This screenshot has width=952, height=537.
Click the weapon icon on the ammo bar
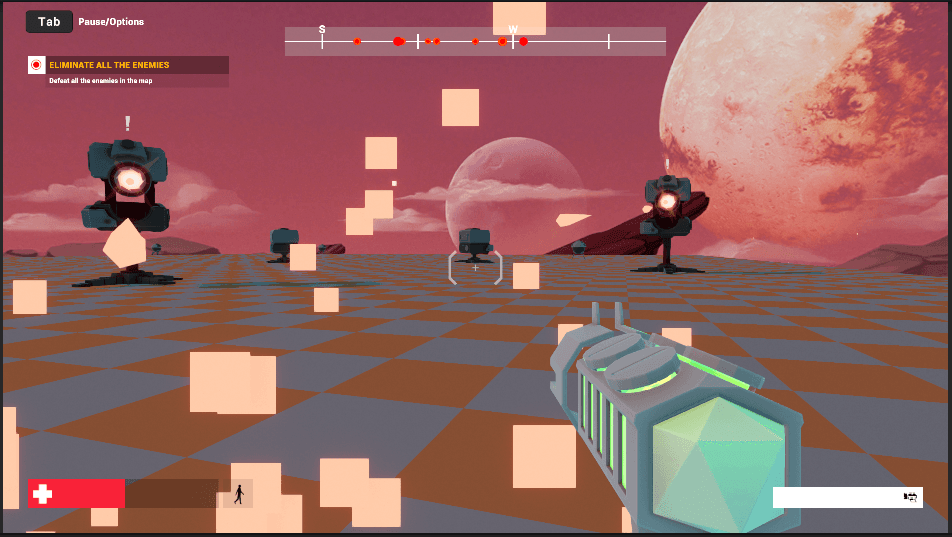point(910,497)
